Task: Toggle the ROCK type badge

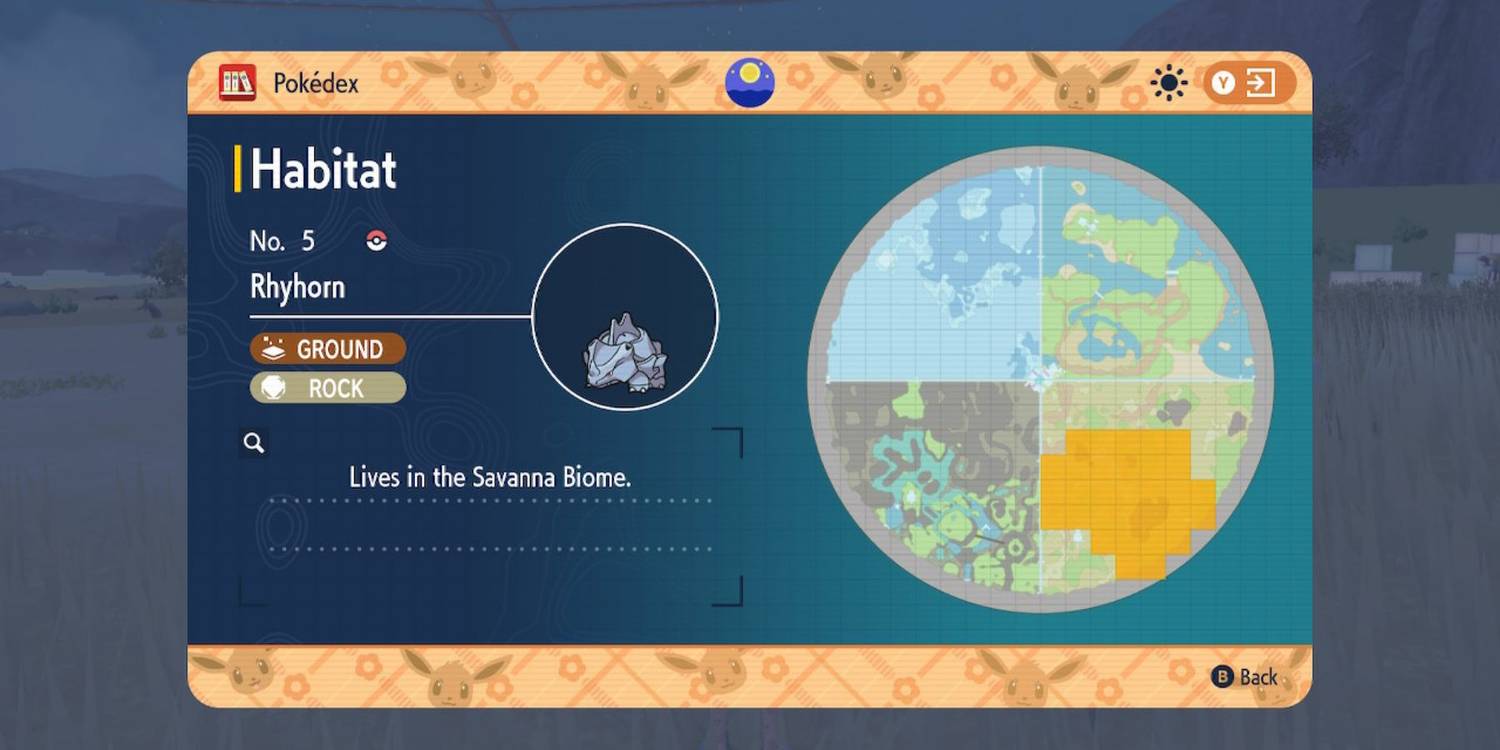Action: 327,388
